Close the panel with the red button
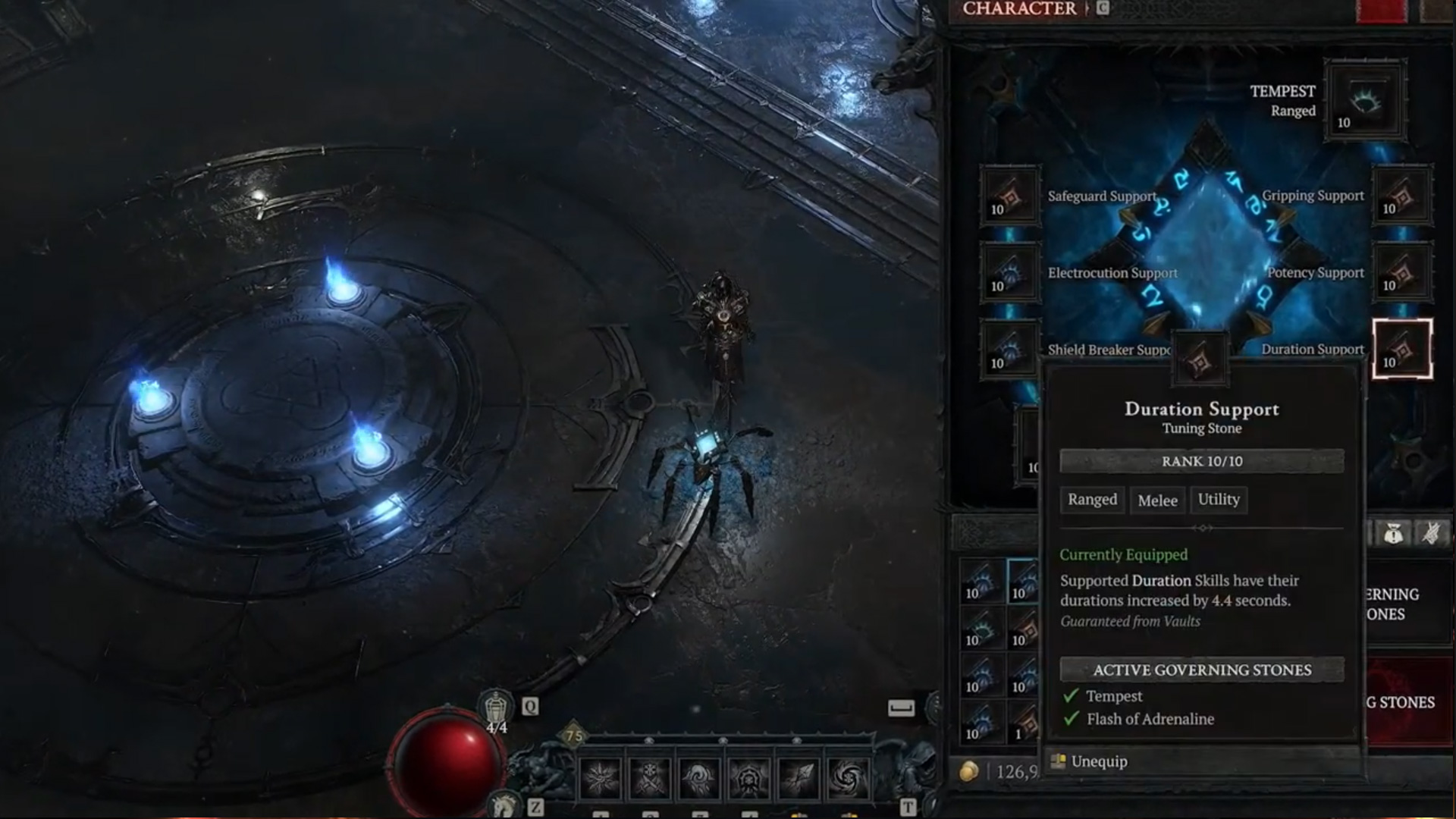The height and width of the screenshot is (819, 1456). point(1381,11)
